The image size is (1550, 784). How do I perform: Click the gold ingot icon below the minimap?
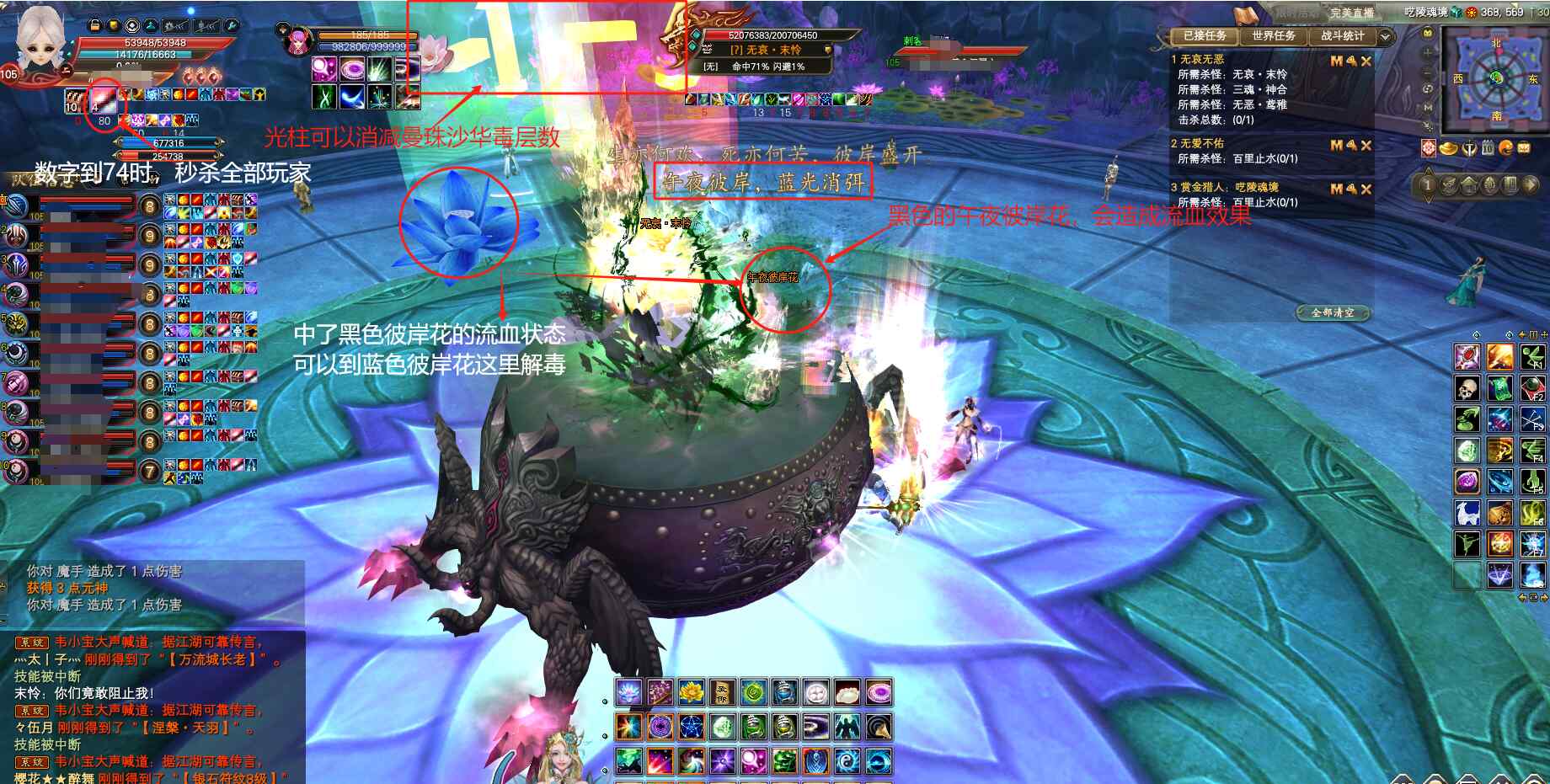(x=1449, y=149)
